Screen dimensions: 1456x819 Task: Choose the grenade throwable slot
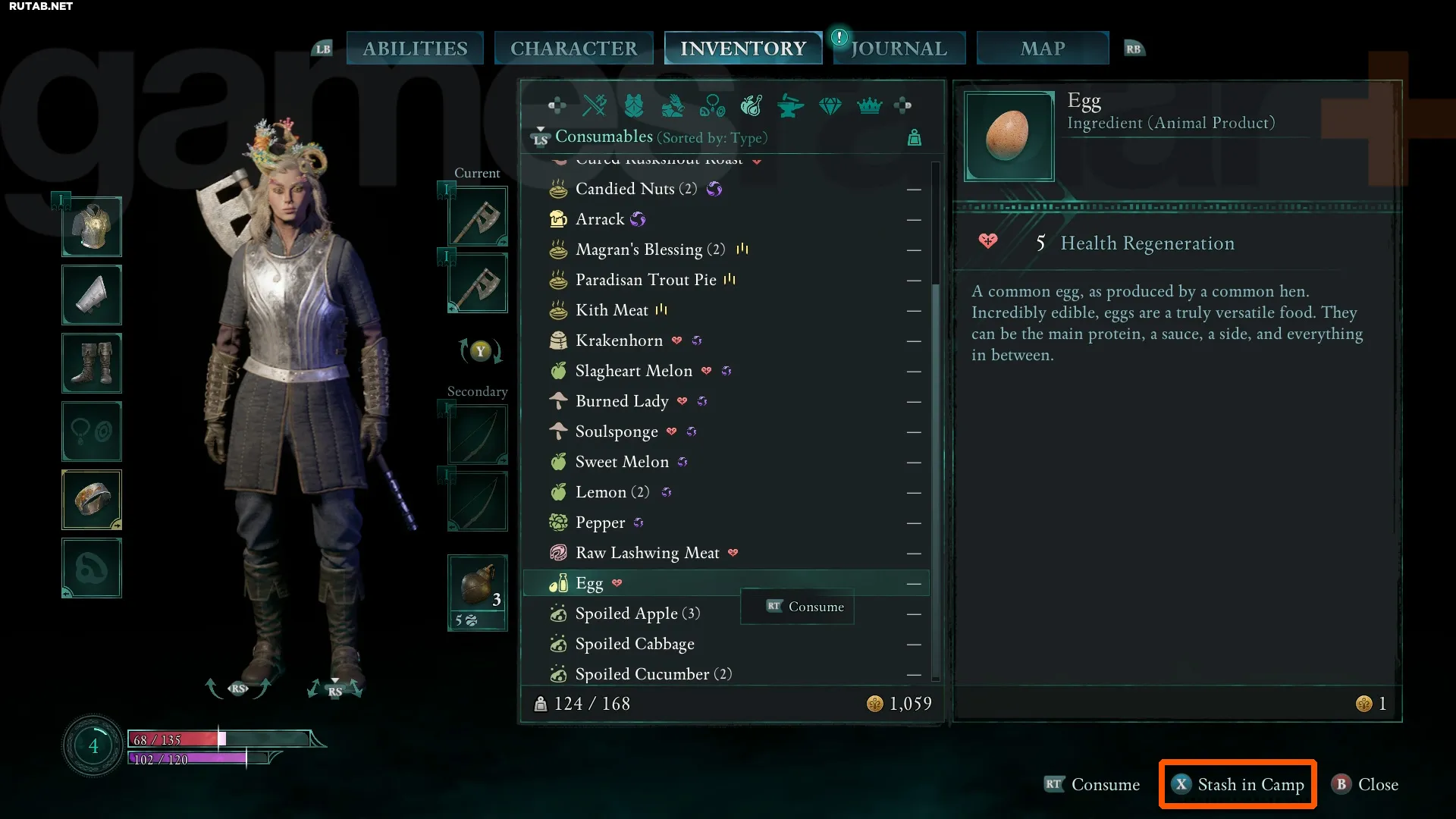(478, 591)
